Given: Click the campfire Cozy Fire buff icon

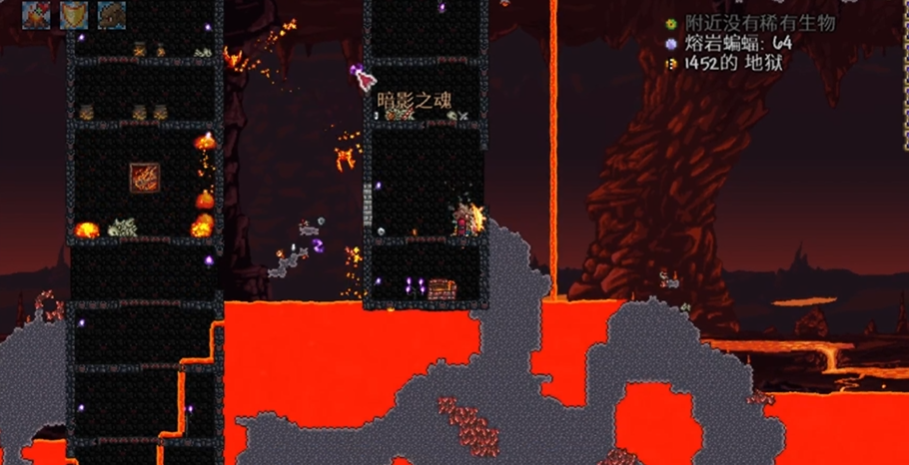Looking at the screenshot, I should tap(37, 14).
